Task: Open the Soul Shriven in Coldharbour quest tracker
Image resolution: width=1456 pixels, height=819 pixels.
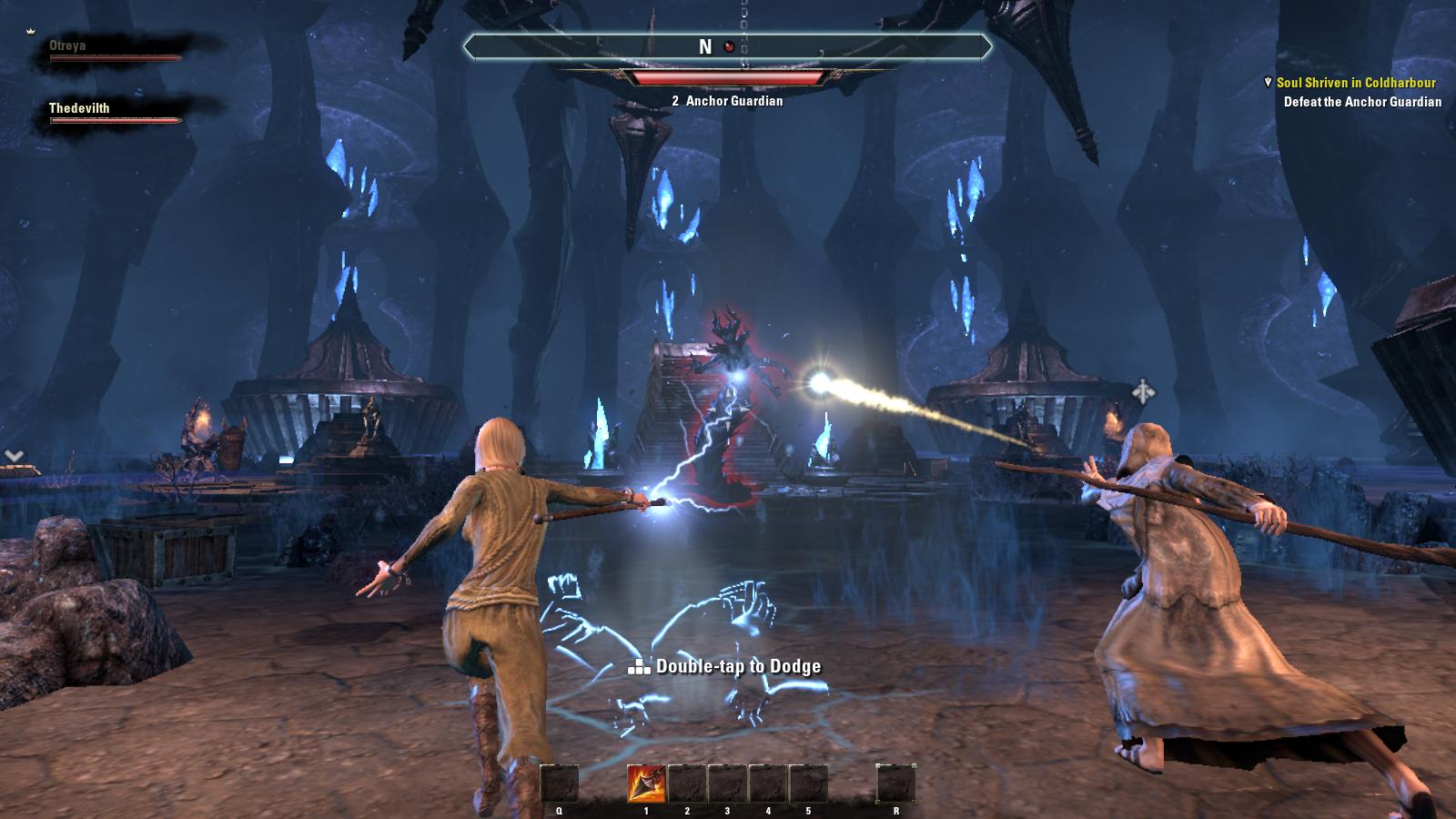Action: [x=1355, y=83]
